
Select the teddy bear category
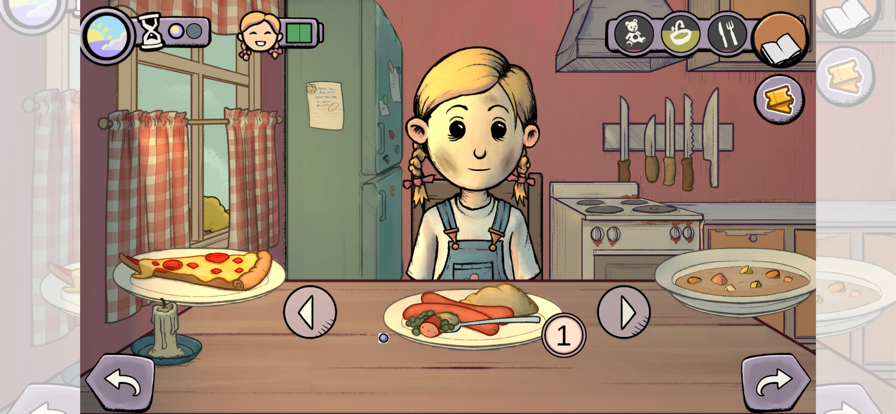coord(633,33)
